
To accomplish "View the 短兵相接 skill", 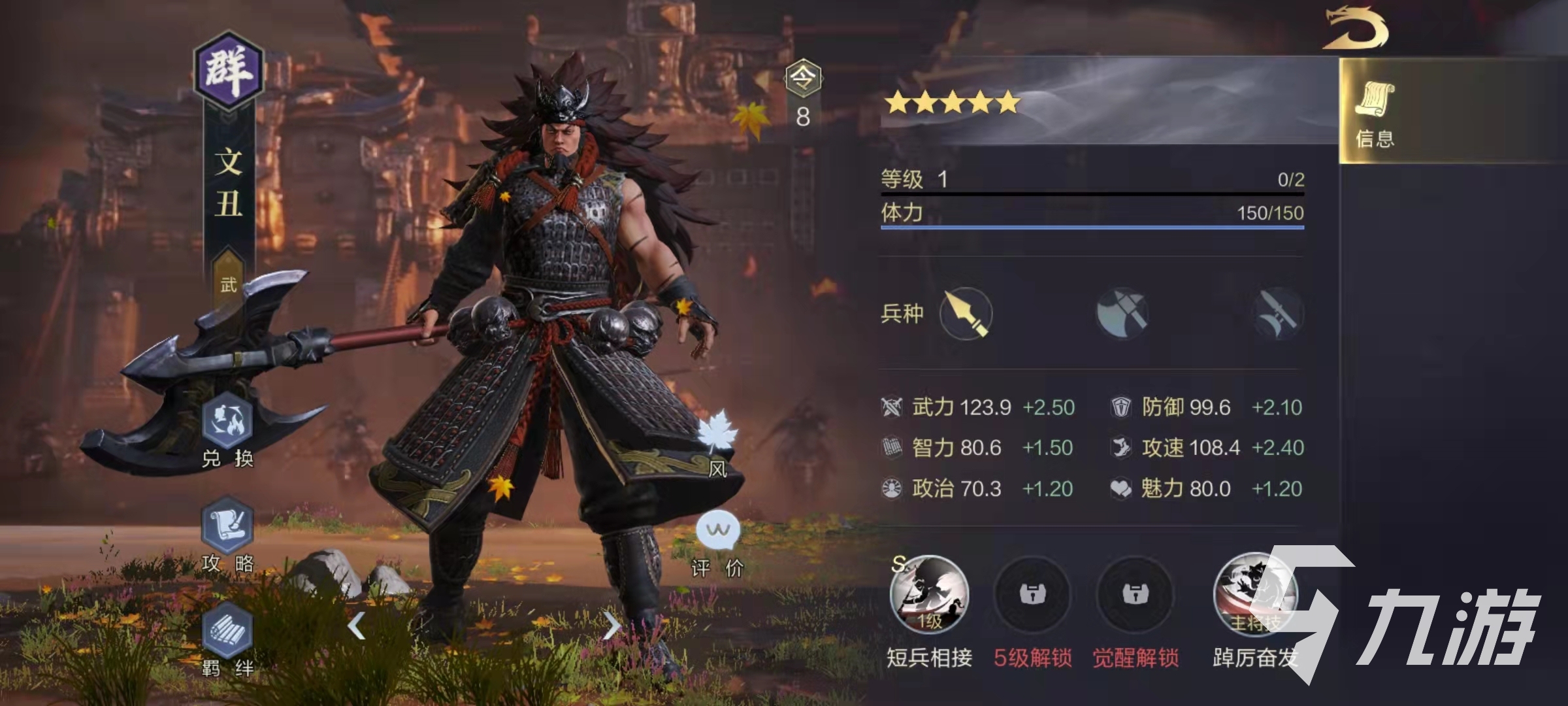I will coord(929,595).
